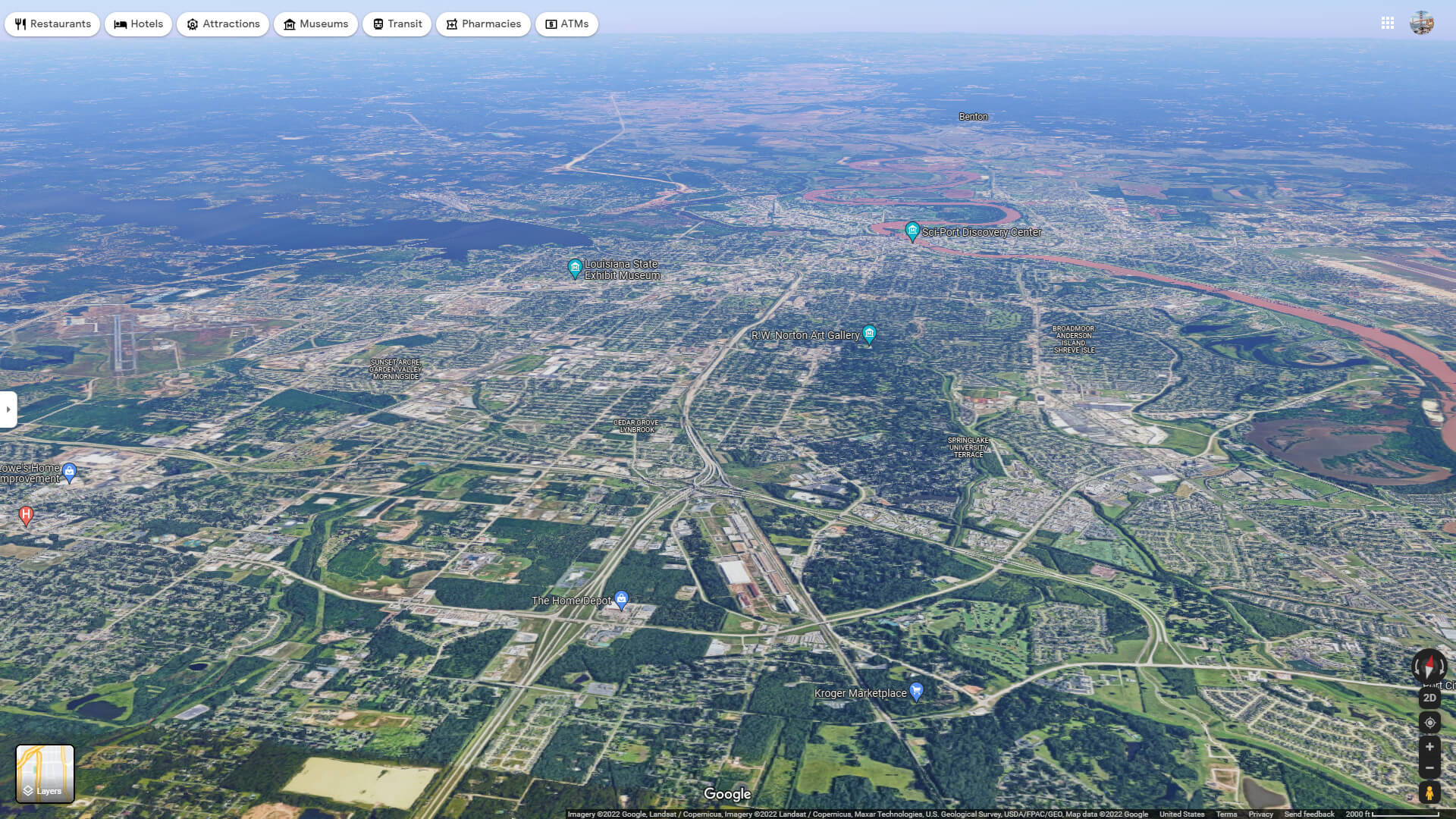Viewport: 1456px width, 819px height.
Task: Zoom out using the minus control
Action: (x=1431, y=767)
